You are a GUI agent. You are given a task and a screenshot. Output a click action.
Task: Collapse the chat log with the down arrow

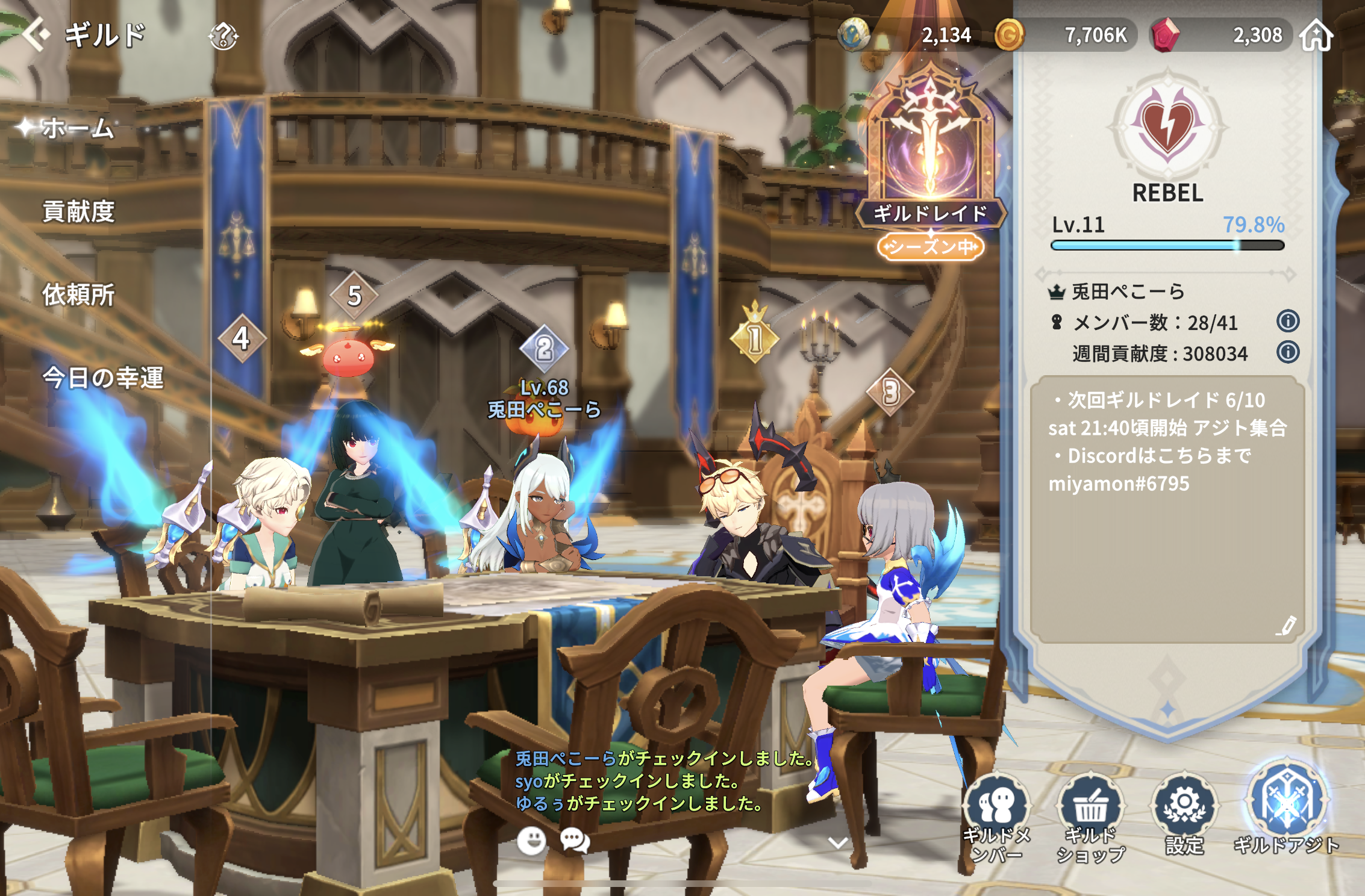coord(838,842)
